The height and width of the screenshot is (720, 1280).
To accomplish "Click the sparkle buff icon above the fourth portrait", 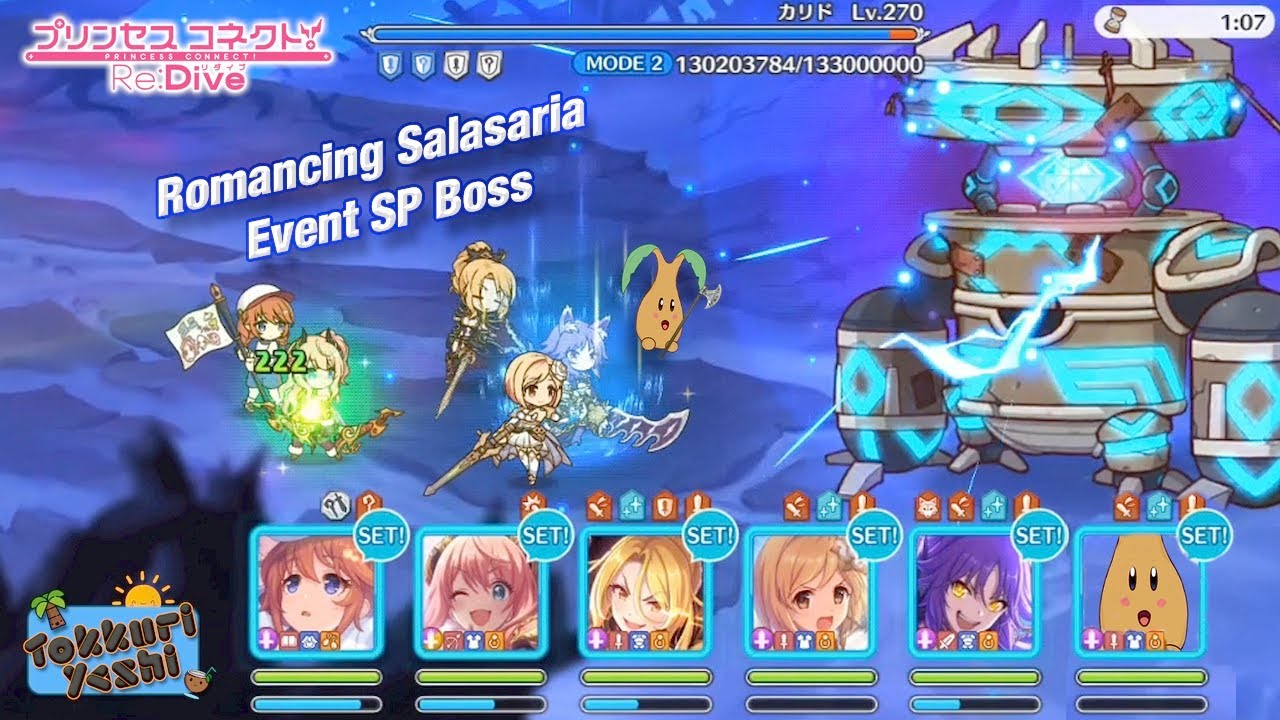I will pos(829,506).
